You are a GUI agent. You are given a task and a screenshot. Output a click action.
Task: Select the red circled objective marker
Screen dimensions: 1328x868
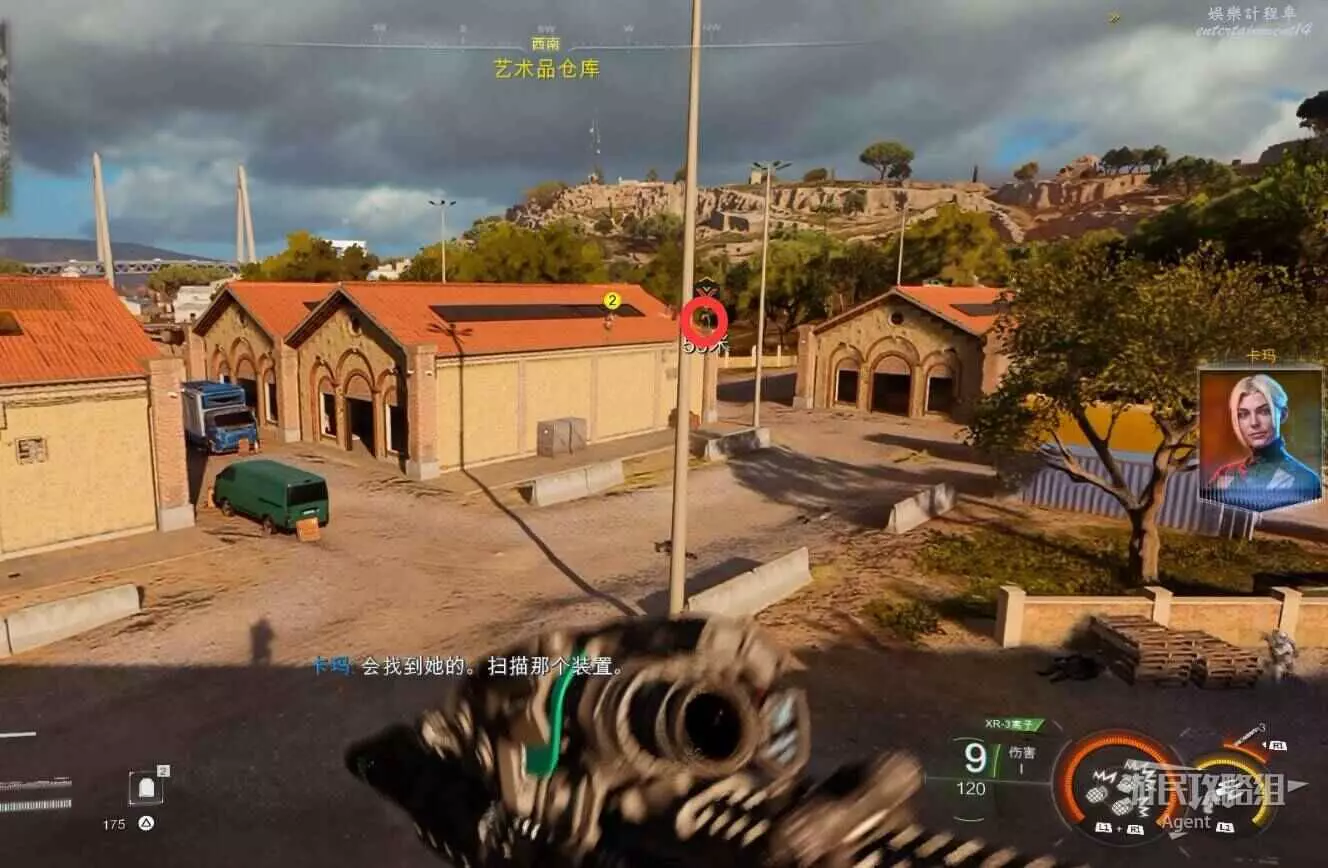pyautogui.click(x=704, y=320)
